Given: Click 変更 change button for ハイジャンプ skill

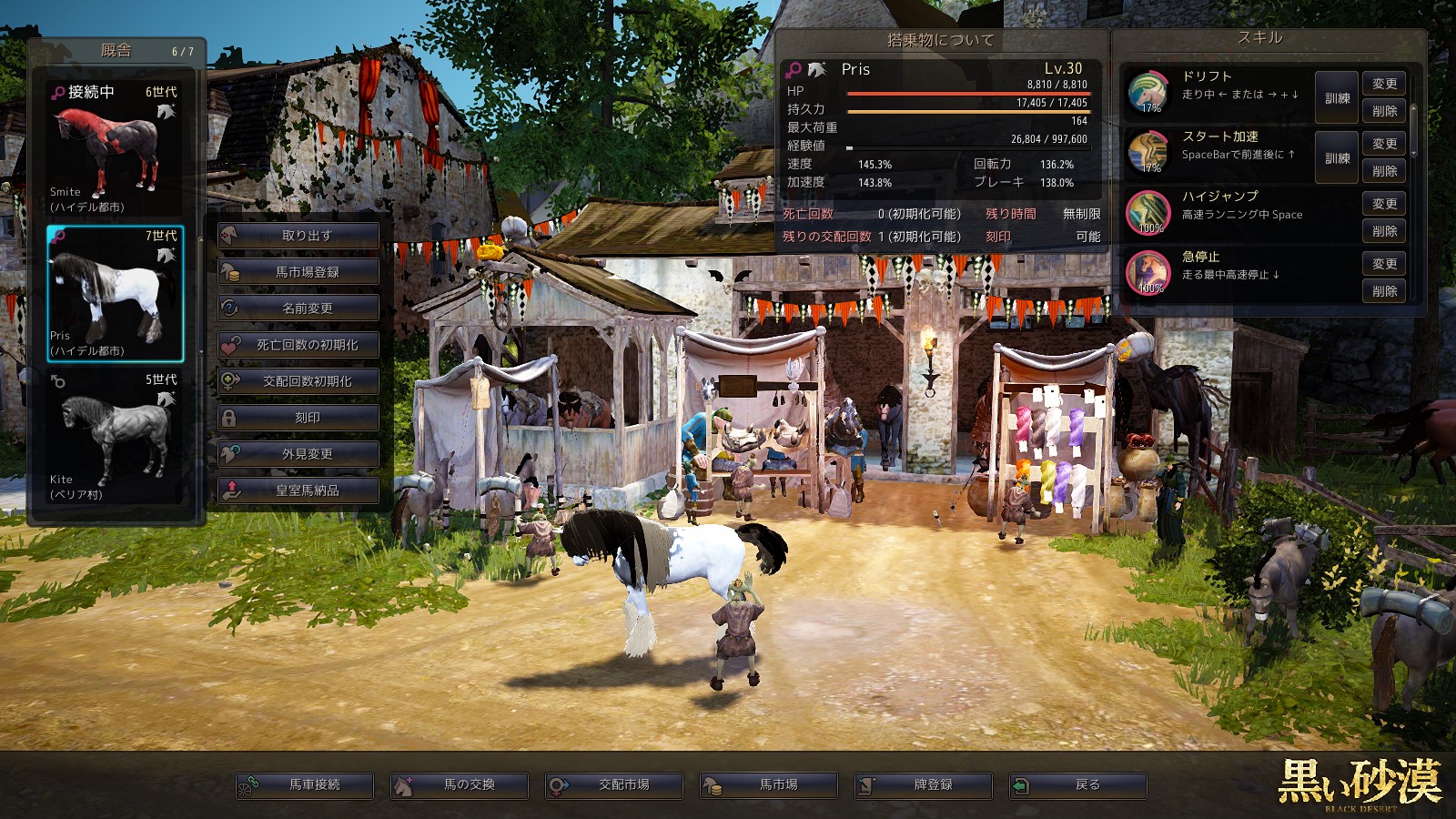Looking at the screenshot, I should click(1384, 204).
